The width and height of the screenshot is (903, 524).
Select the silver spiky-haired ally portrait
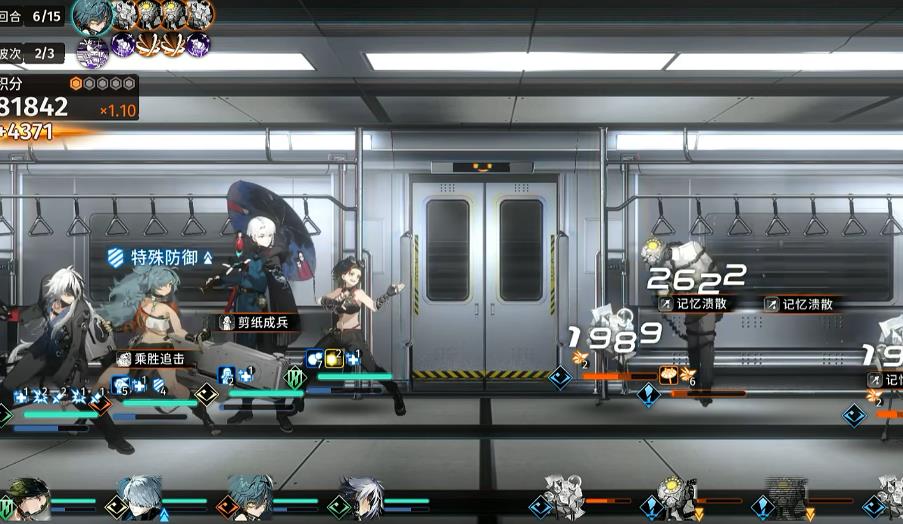(x=360, y=496)
